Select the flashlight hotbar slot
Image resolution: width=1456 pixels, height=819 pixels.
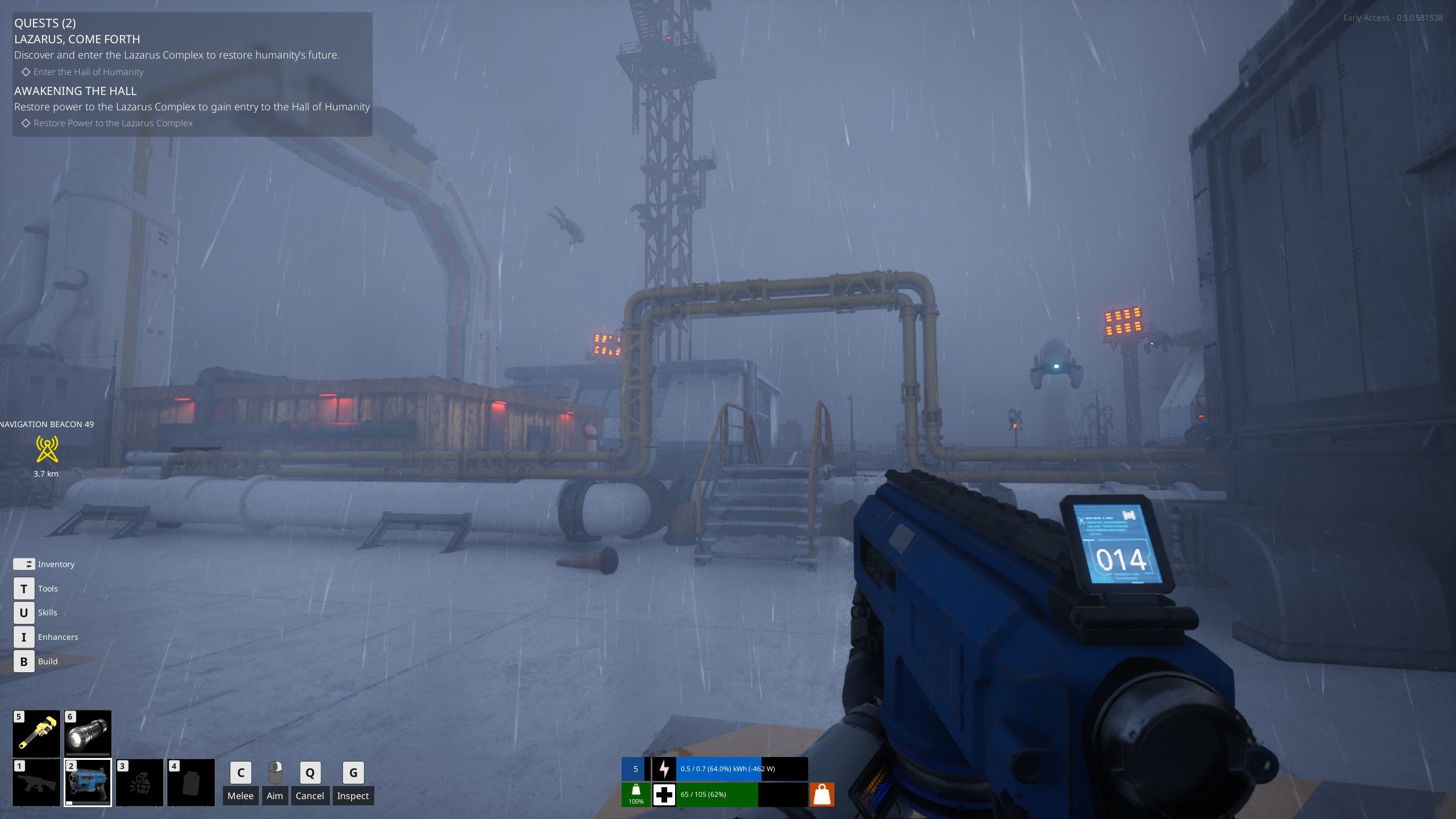click(x=88, y=734)
